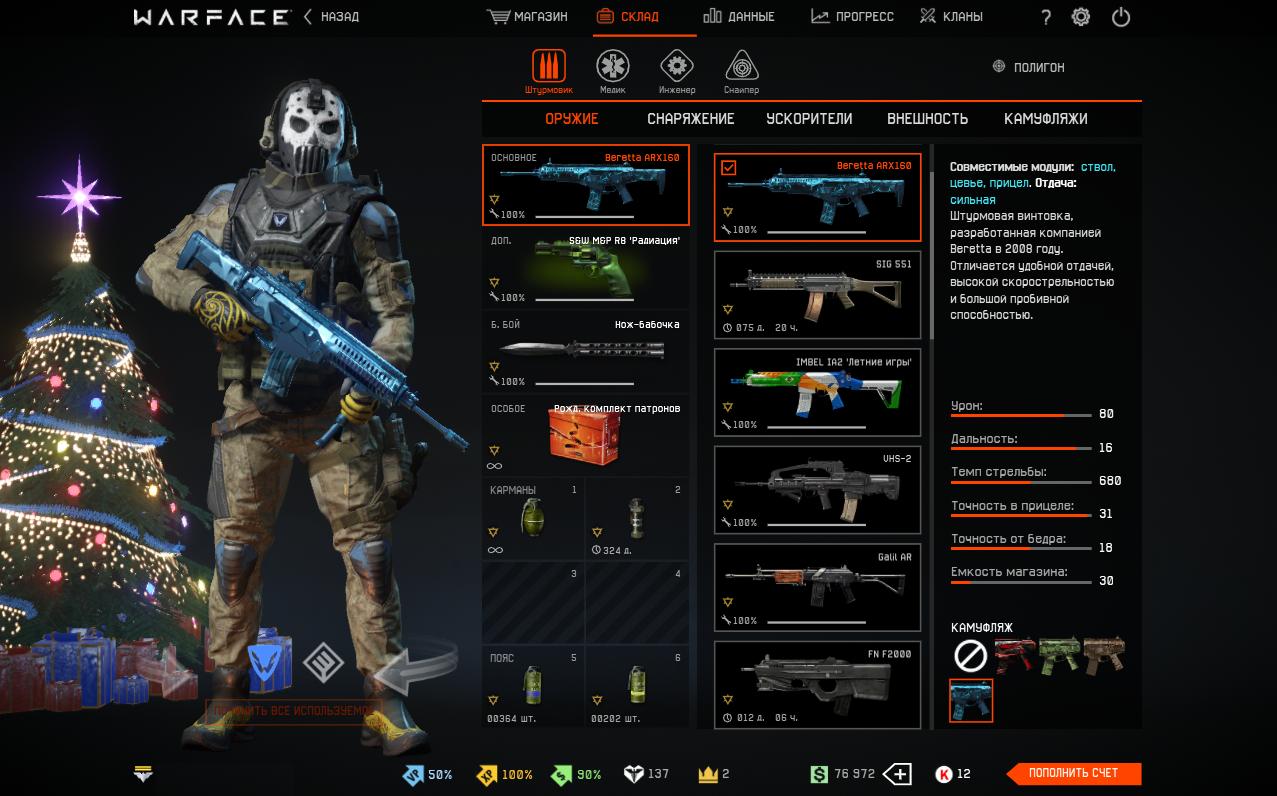Switch to the Камуфляжи tab
This screenshot has height=796, width=1277.
pyautogui.click(x=1045, y=119)
